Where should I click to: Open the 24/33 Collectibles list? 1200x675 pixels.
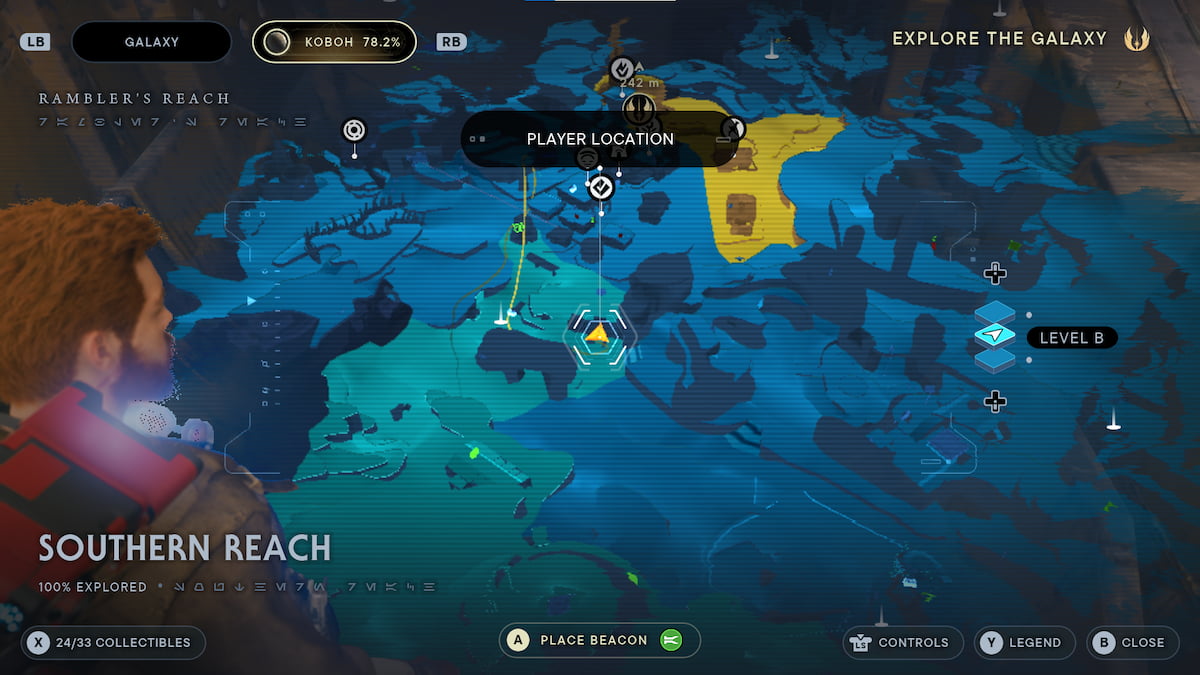point(113,643)
